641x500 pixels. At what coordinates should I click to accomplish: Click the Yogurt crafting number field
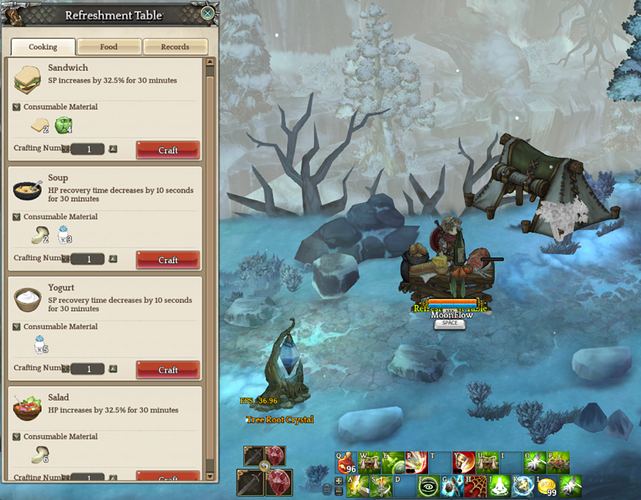point(89,369)
